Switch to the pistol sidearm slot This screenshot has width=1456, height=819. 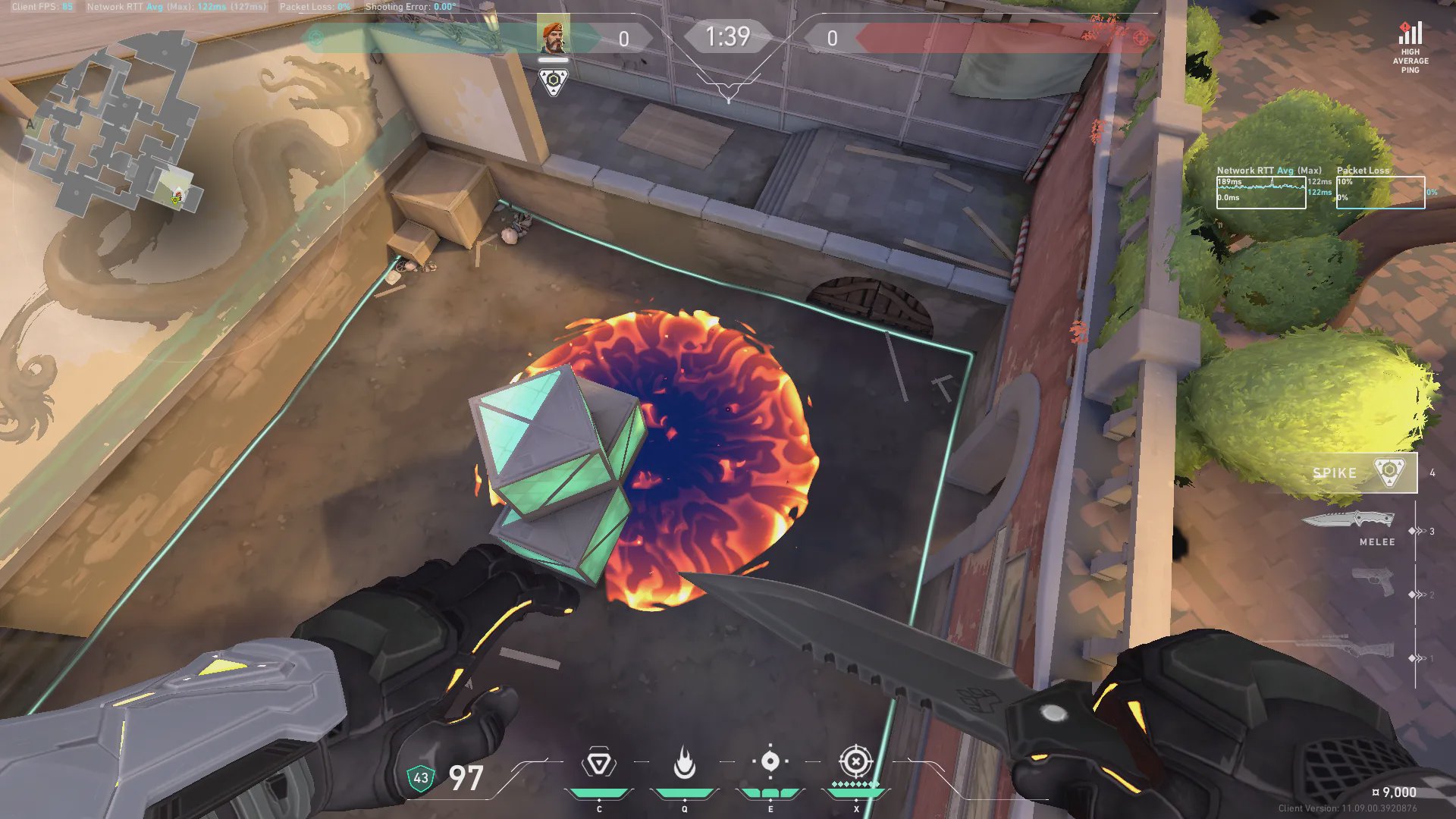pyautogui.click(x=1373, y=582)
